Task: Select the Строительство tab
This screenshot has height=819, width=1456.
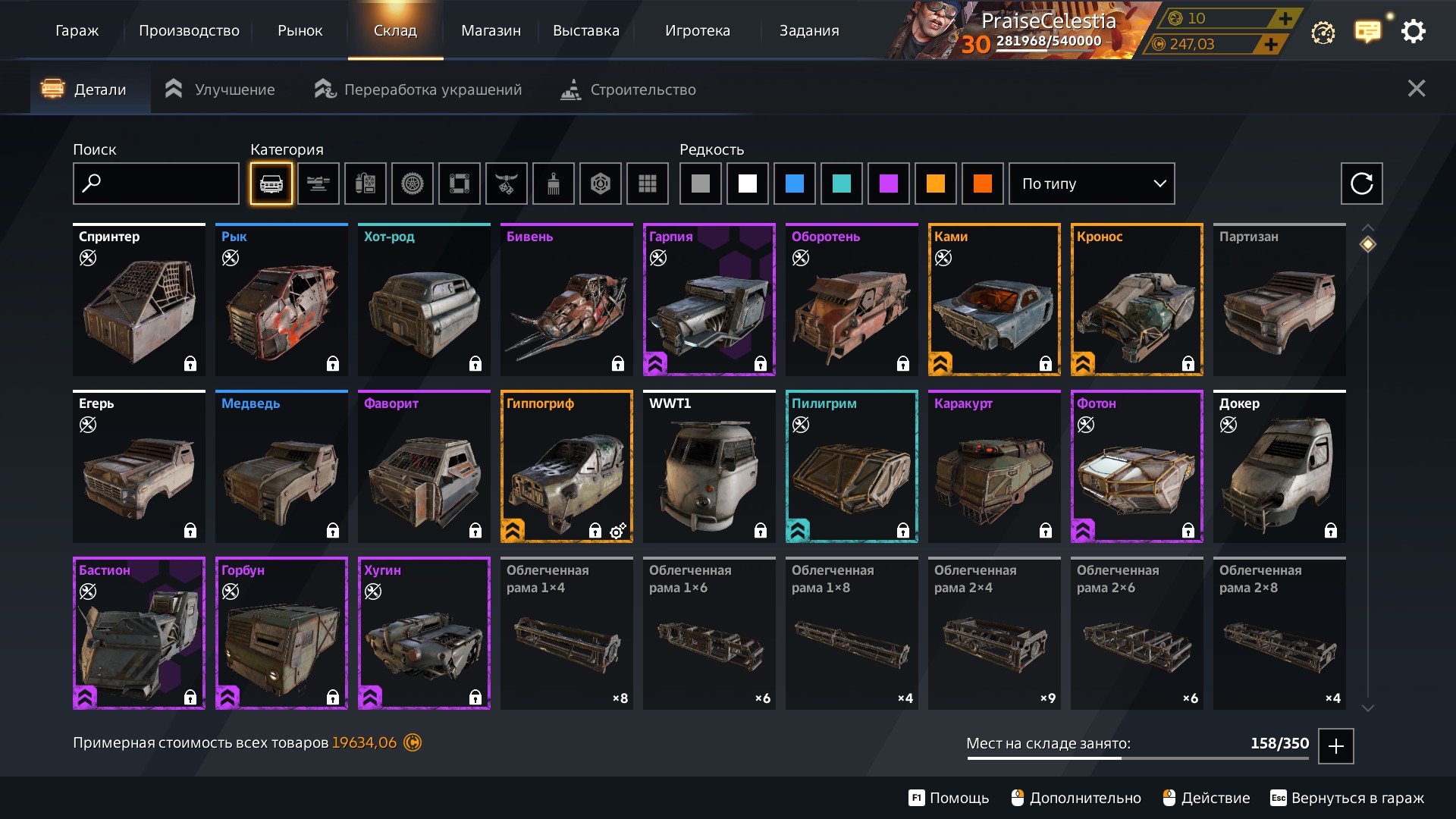Action: click(x=628, y=89)
